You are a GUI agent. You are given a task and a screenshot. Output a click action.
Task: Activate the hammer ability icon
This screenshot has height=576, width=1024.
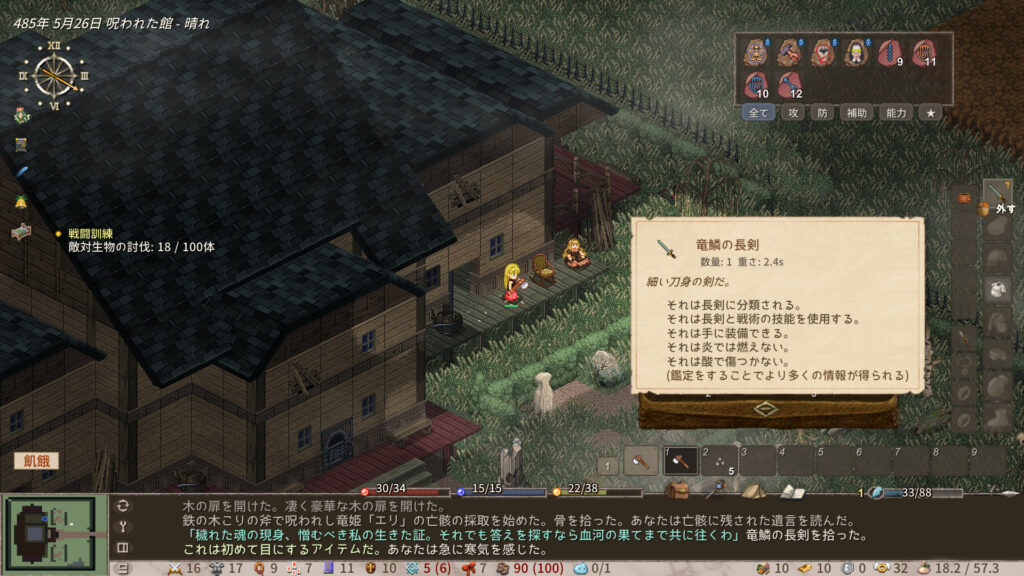[789, 52]
